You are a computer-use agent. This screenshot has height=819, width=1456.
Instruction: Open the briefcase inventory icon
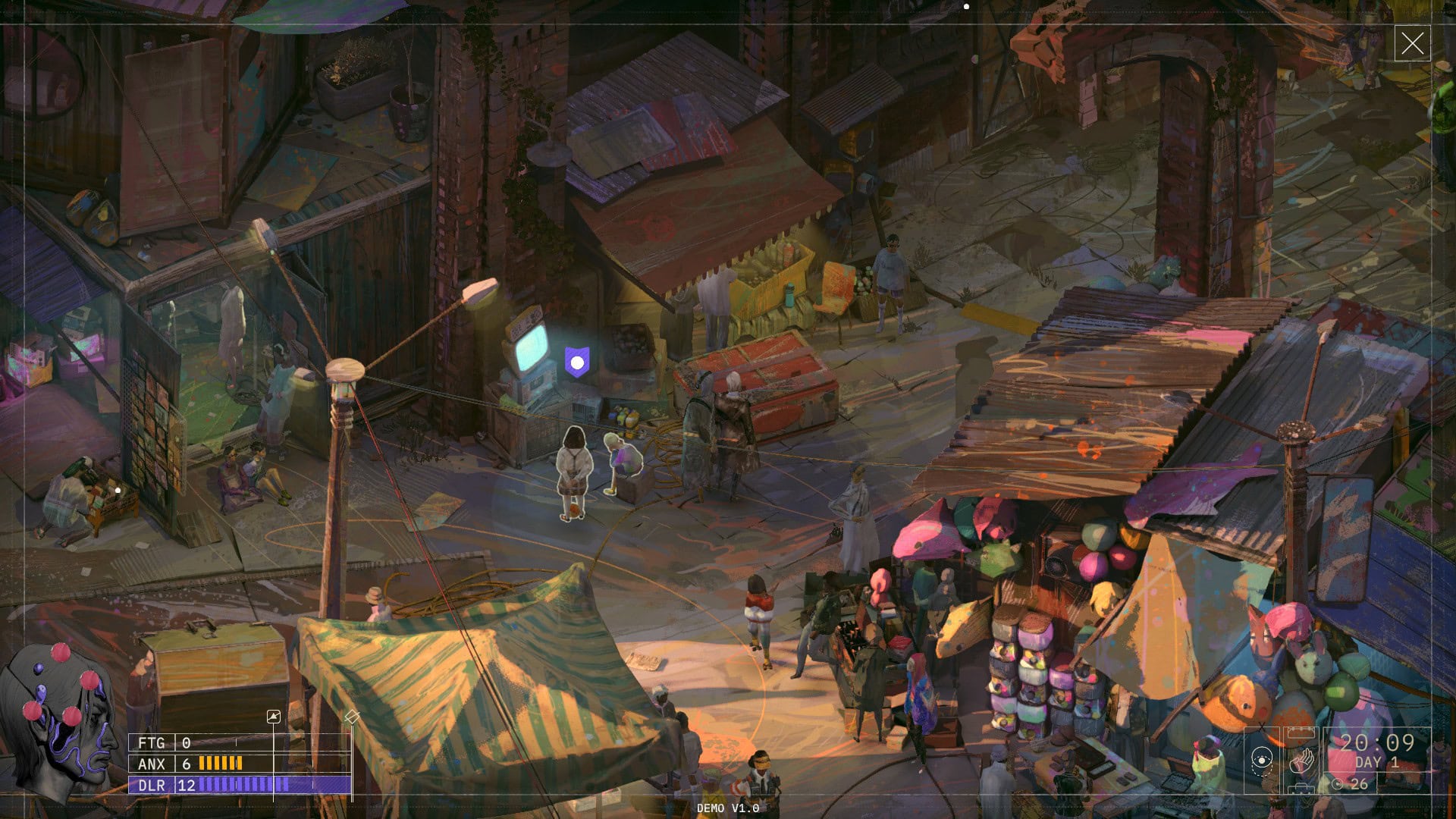click(x=1301, y=790)
